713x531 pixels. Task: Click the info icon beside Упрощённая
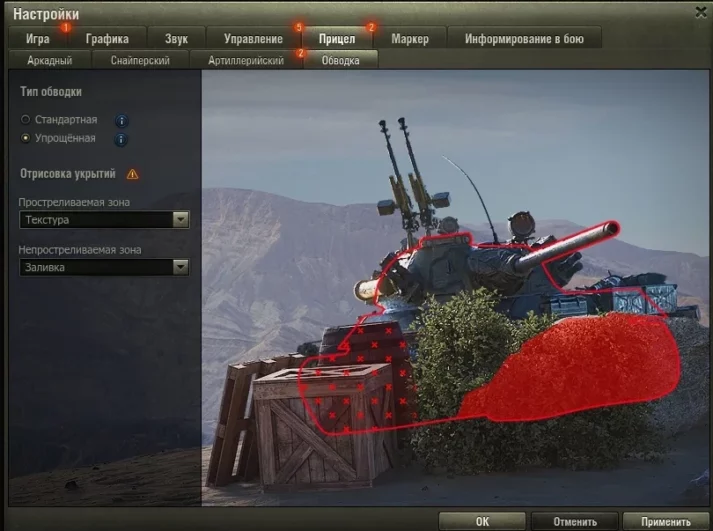click(x=121, y=139)
